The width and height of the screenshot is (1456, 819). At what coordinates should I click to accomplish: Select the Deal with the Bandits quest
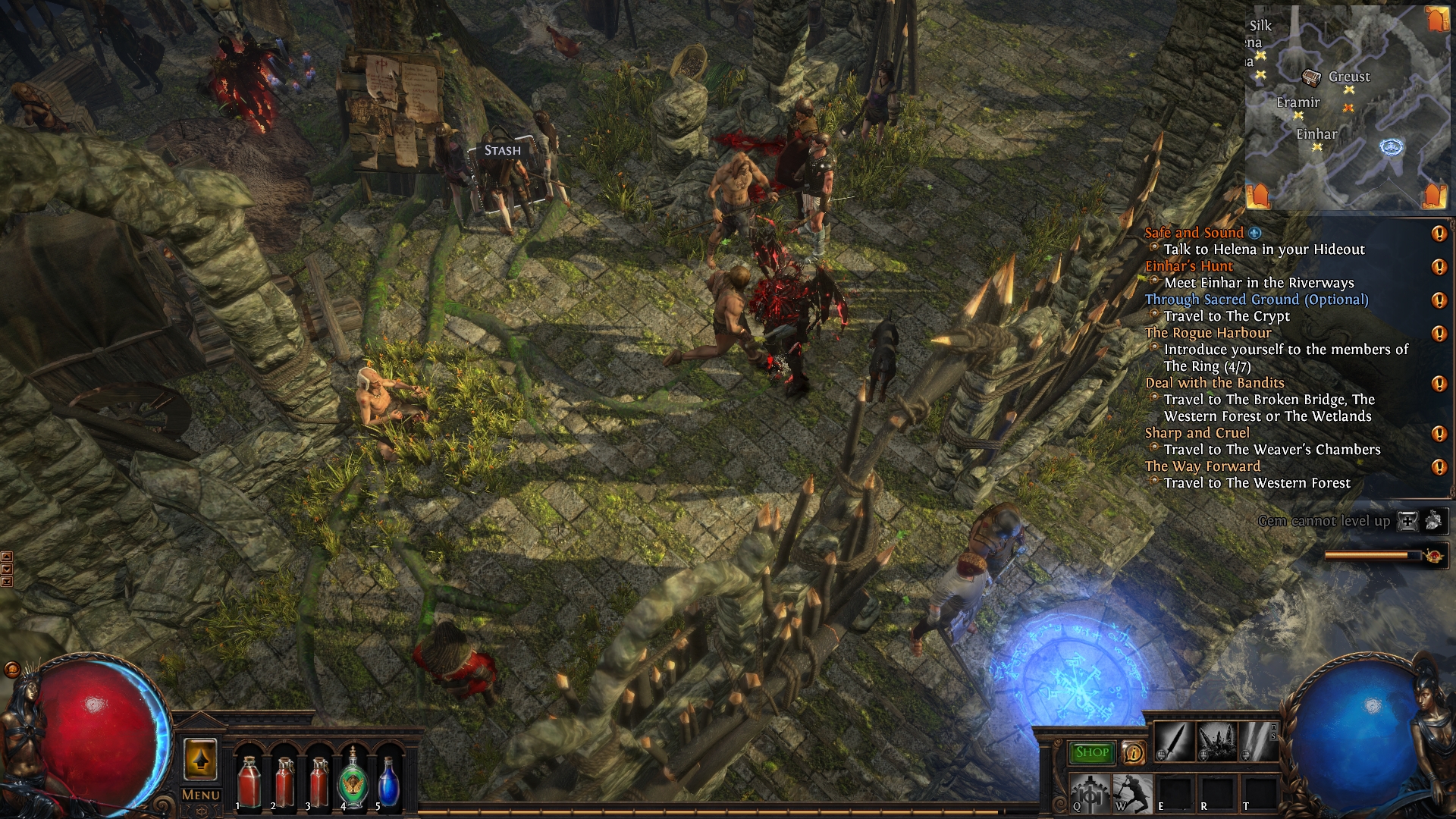[x=1214, y=383]
